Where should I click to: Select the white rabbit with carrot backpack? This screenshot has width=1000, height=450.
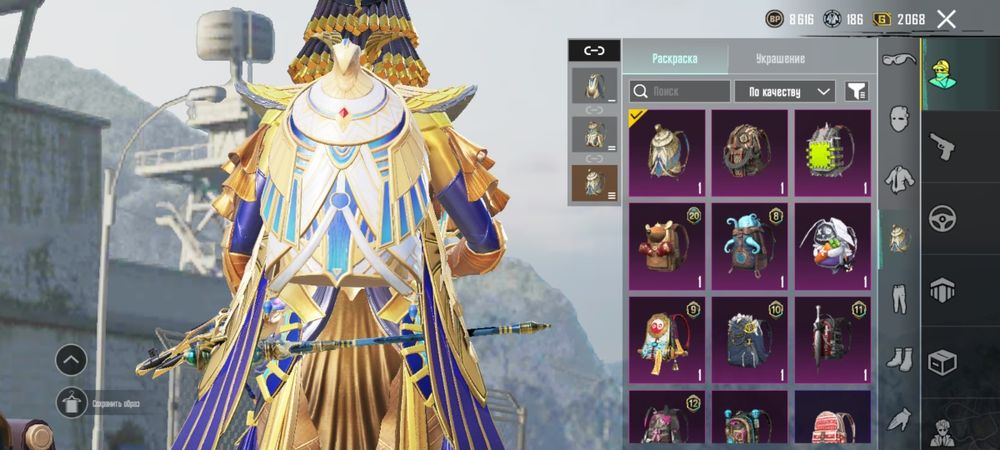point(832,246)
